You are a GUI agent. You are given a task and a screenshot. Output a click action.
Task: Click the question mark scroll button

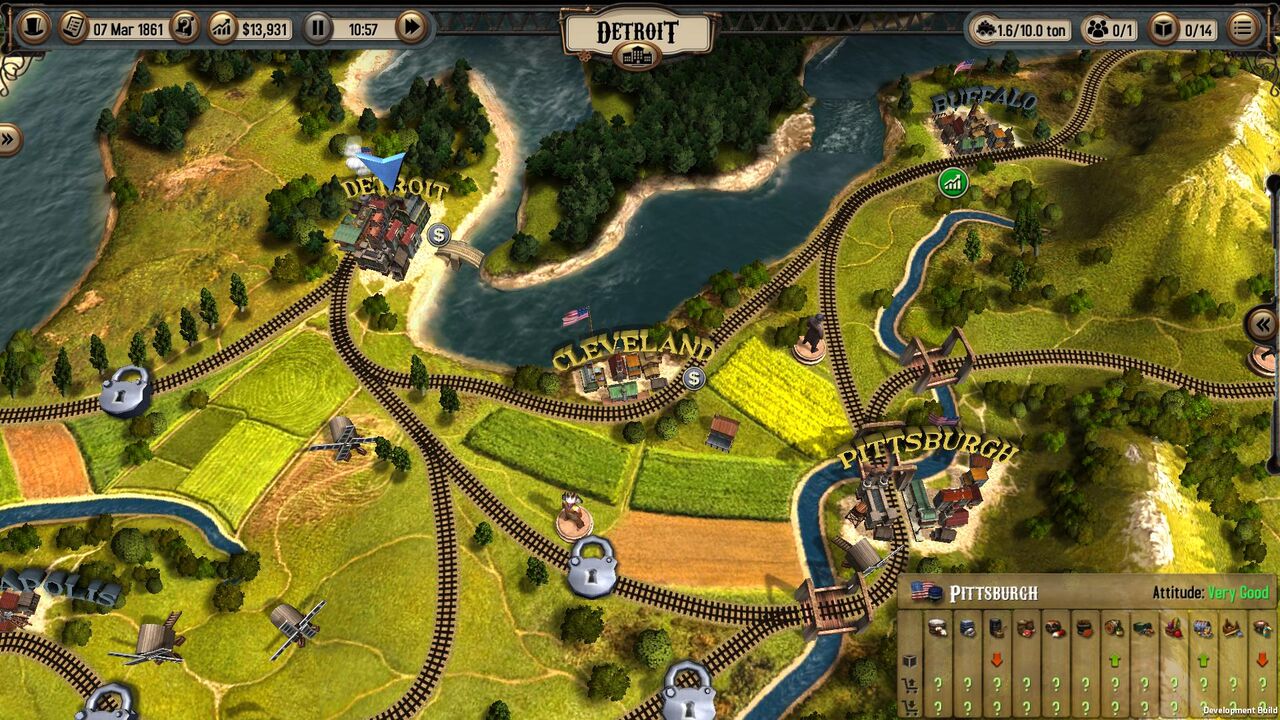(x=184, y=27)
